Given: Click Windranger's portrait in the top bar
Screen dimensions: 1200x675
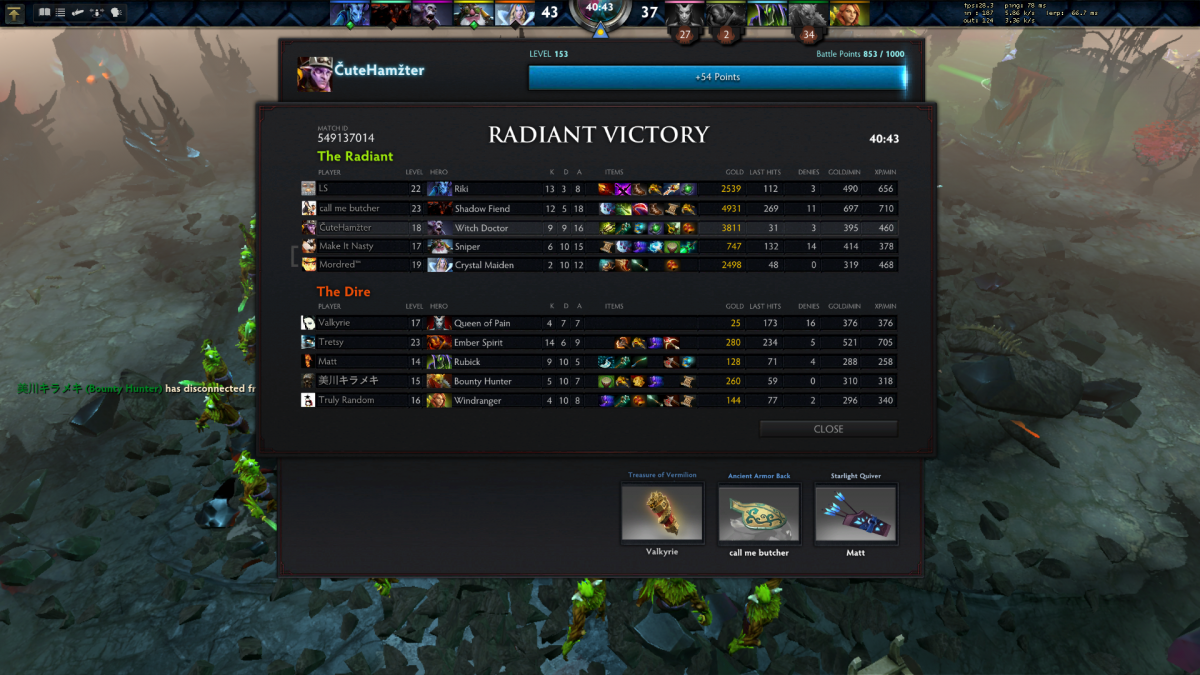Looking at the screenshot, I should [849, 13].
